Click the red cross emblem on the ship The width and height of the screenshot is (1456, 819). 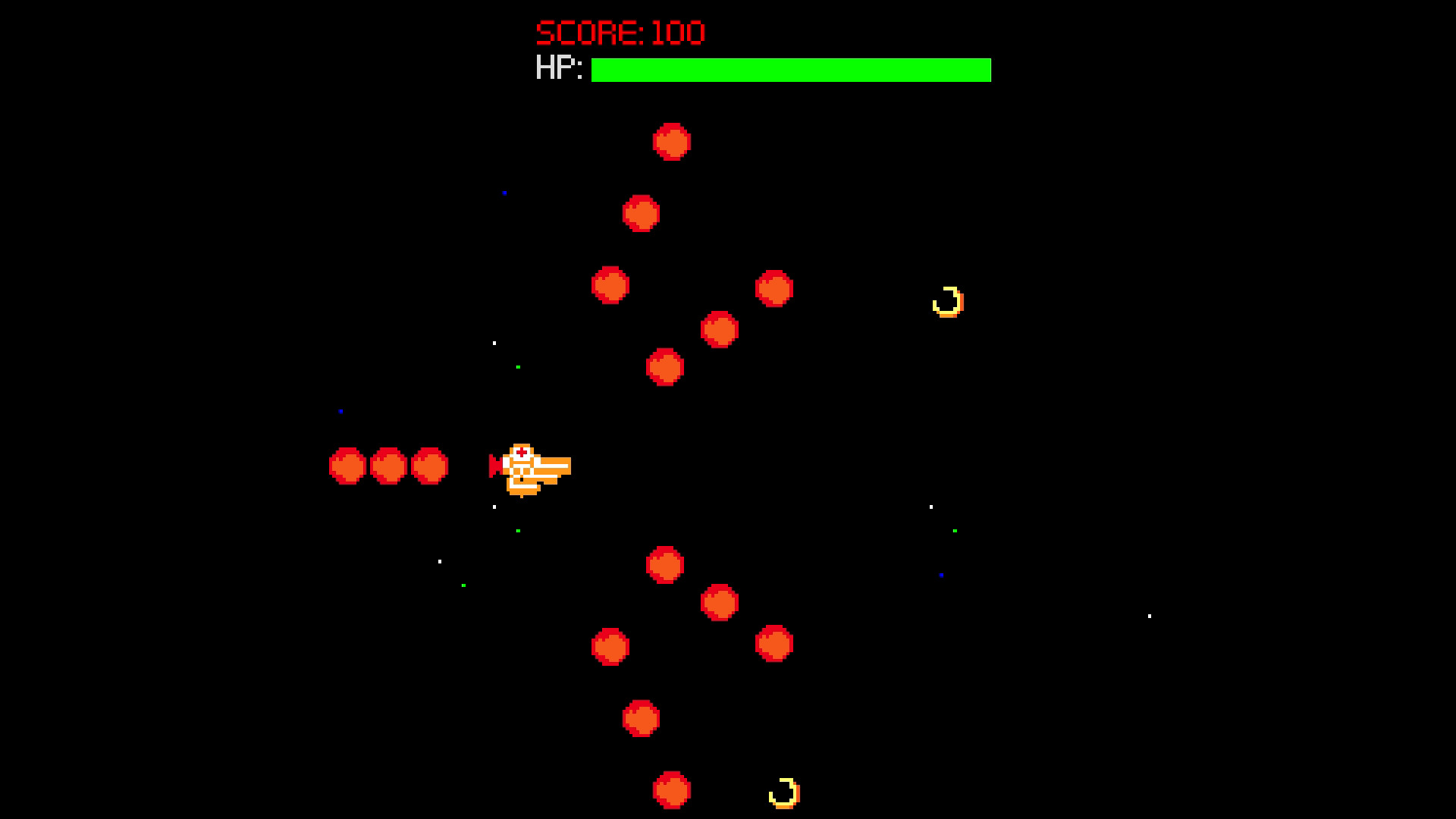522,453
